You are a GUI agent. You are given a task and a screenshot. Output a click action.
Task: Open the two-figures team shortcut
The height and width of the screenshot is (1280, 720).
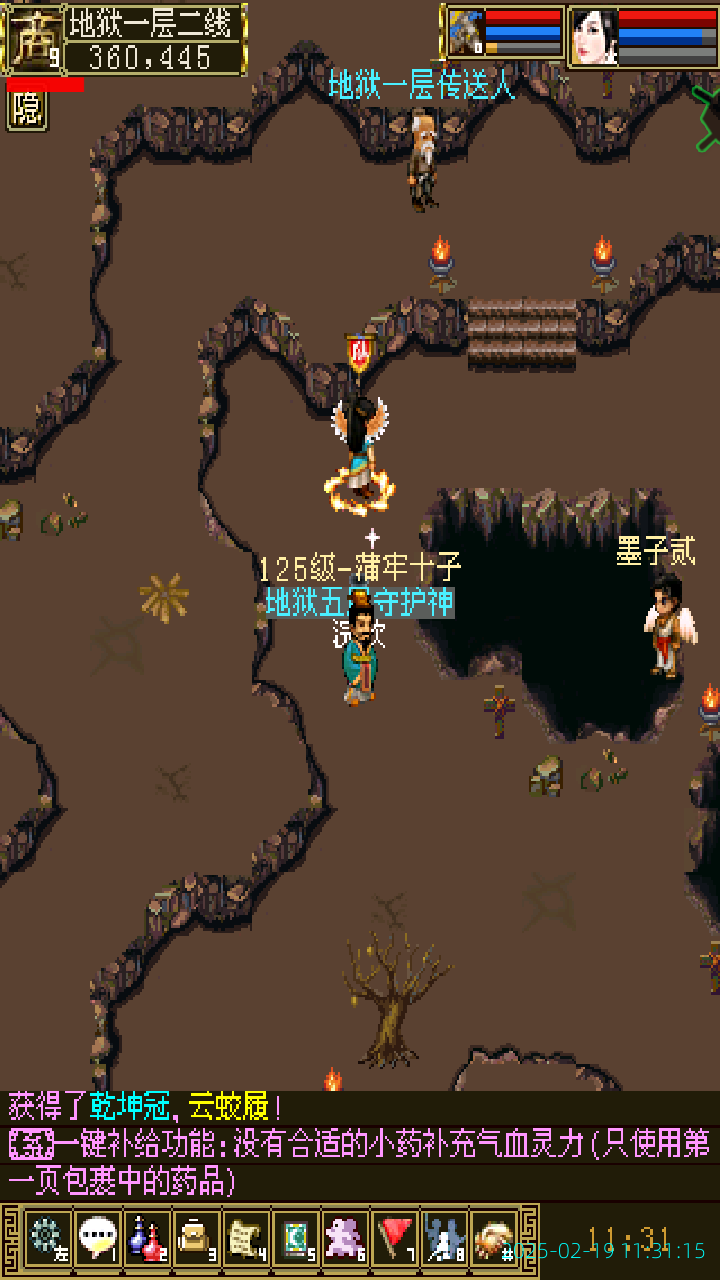click(445, 1238)
